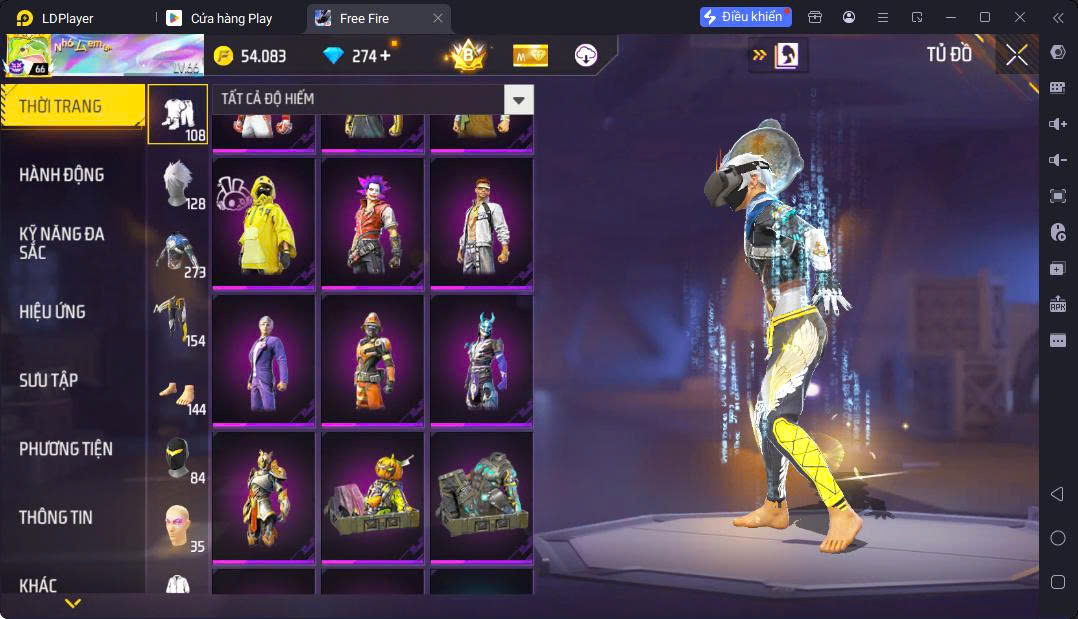Open the TẤT CẢ ĐỘ HIẾM rarity dropdown
Viewport: 1078px width, 619px height.
tap(517, 99)
